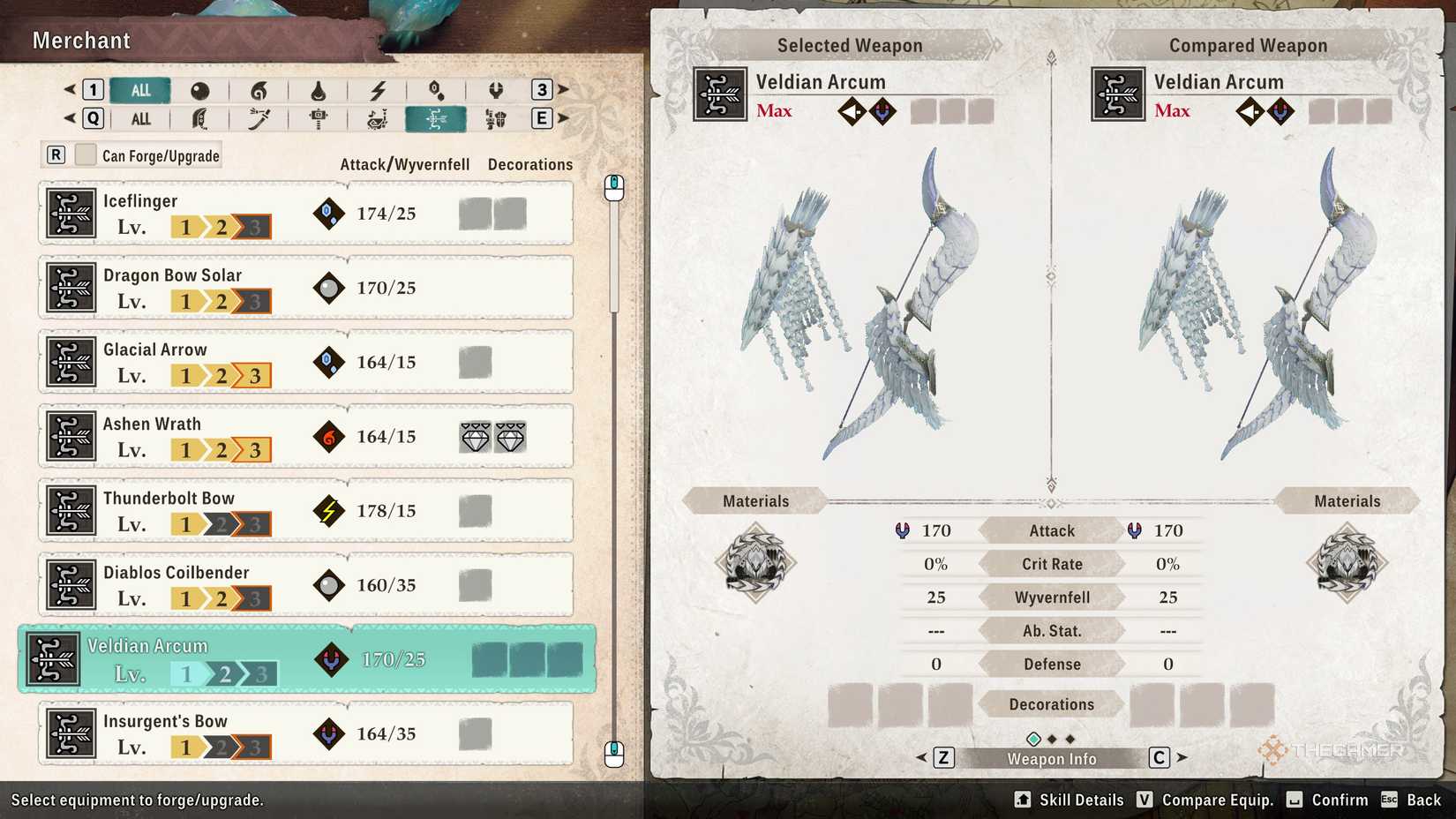Select the ALL weapon type tab

coord(139,118)
